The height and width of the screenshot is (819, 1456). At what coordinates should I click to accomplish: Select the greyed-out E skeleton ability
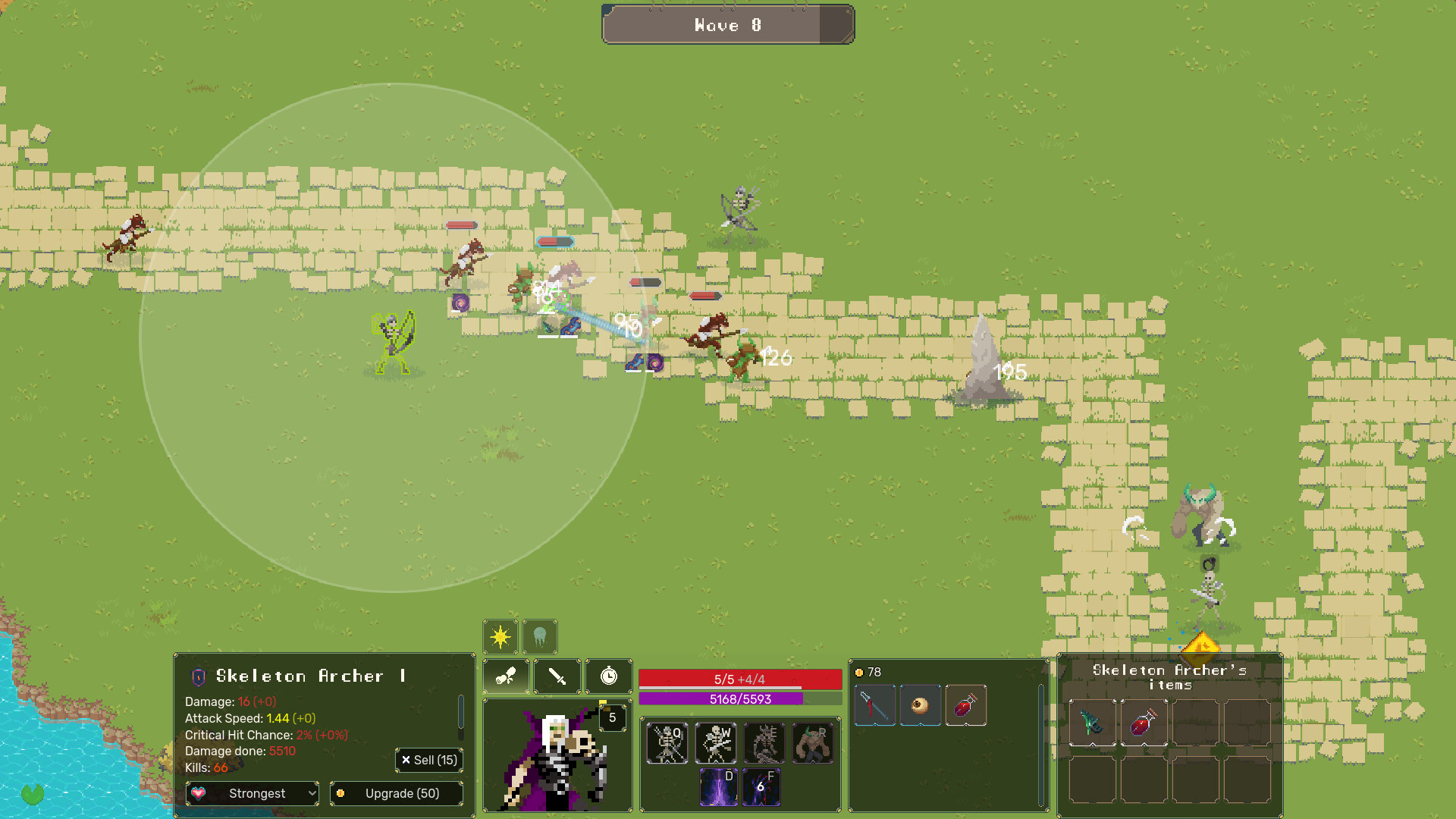tap(764, 742)
